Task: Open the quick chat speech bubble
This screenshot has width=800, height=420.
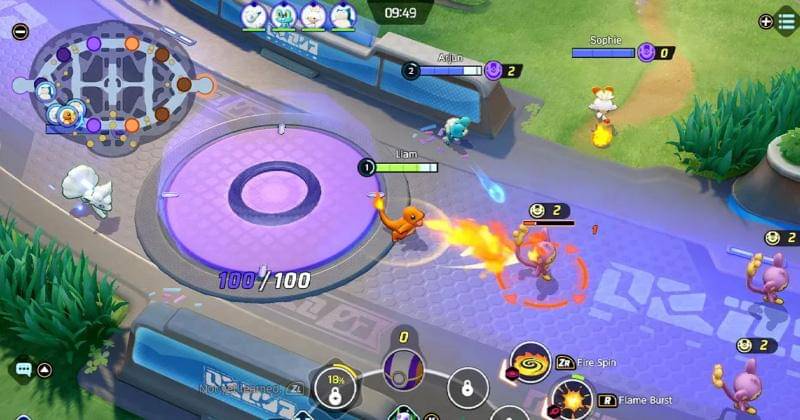Action: coord(22,369)
